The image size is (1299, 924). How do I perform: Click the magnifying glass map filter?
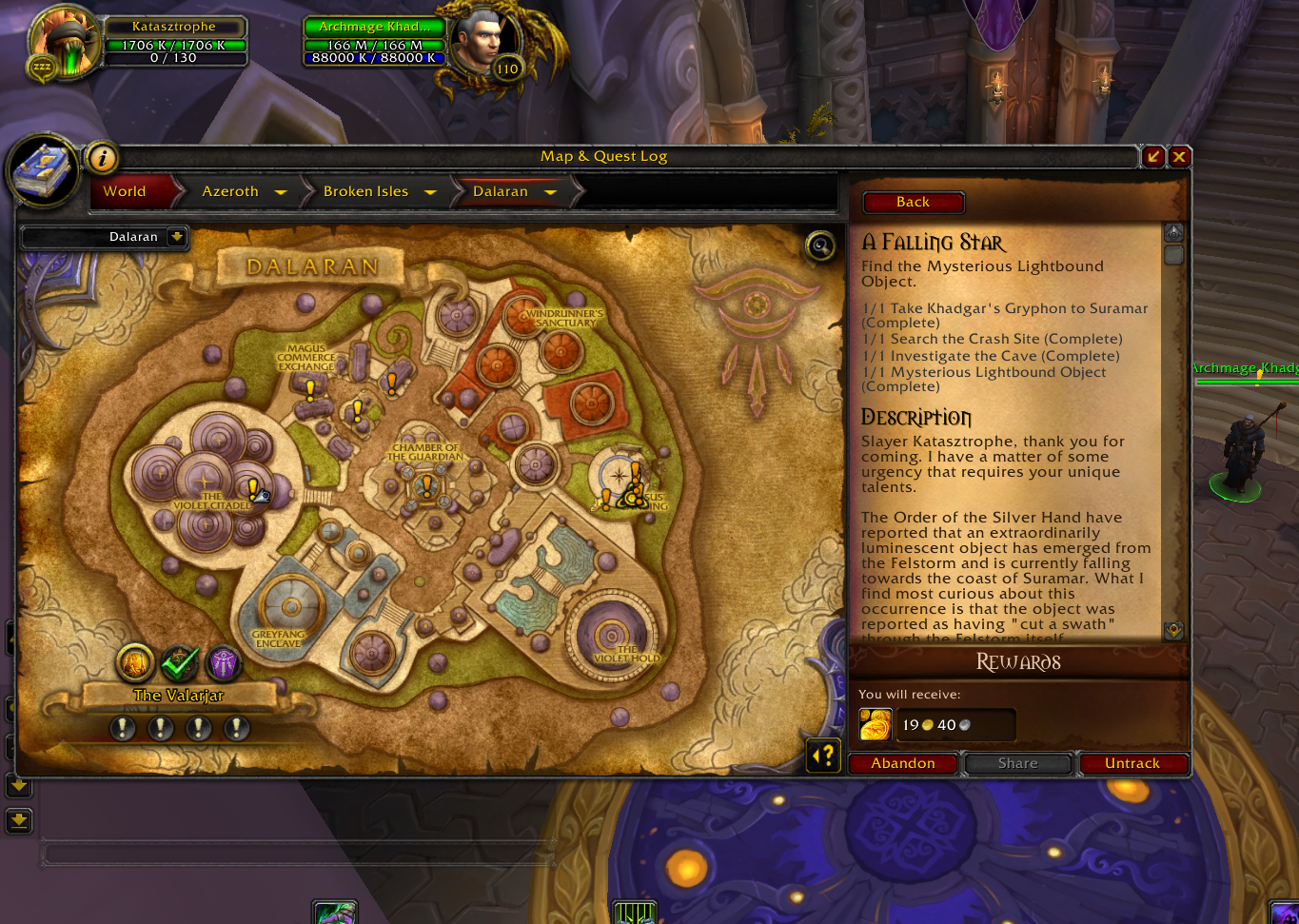[819, 246]
